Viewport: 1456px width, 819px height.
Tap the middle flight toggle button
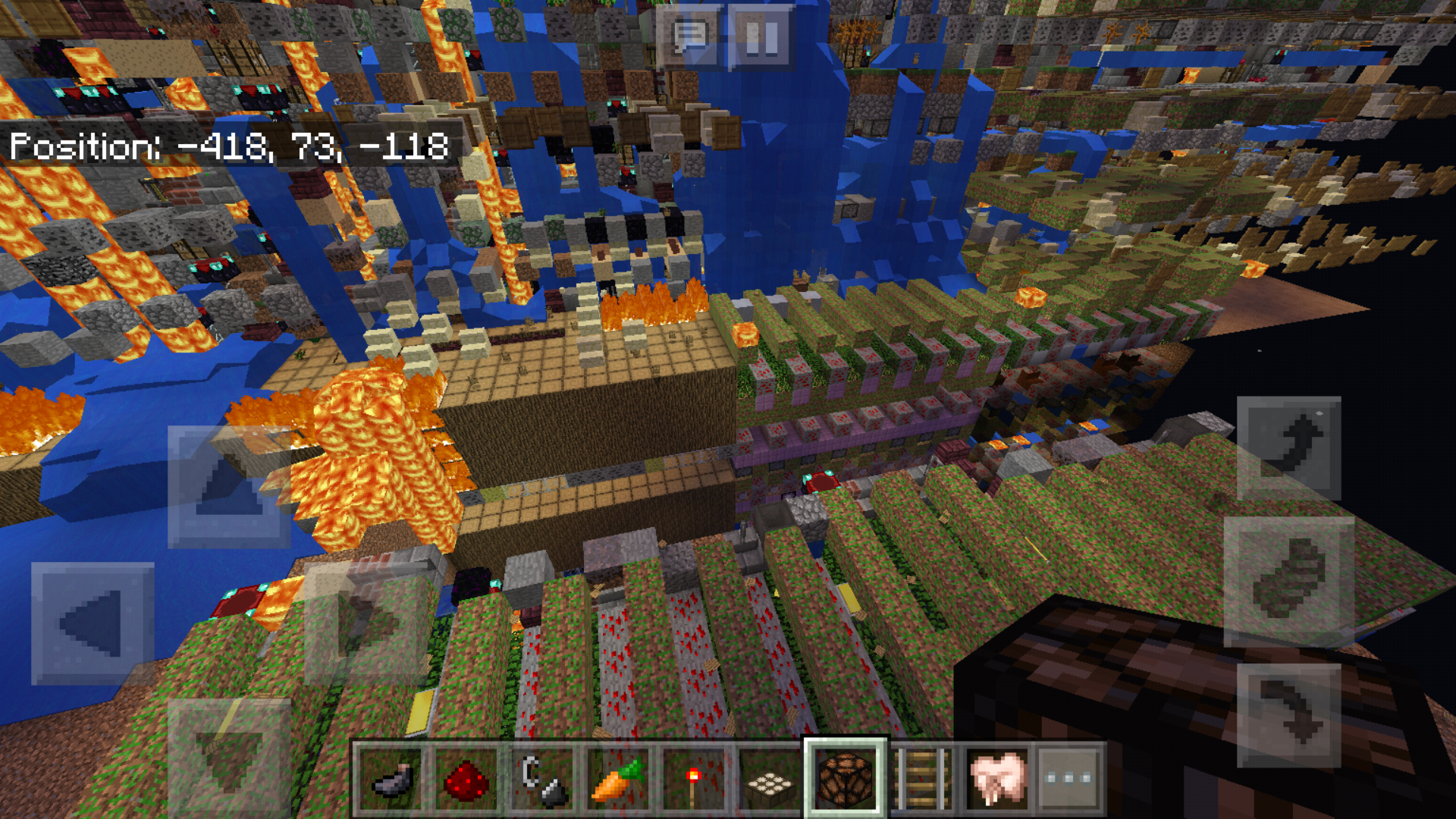1288,581
